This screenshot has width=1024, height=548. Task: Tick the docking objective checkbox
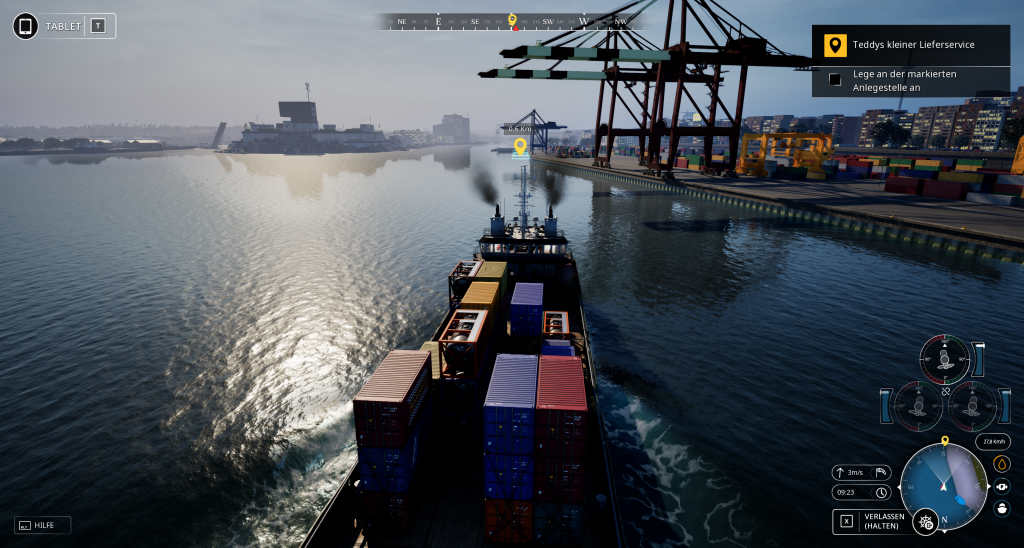[835, 80]
